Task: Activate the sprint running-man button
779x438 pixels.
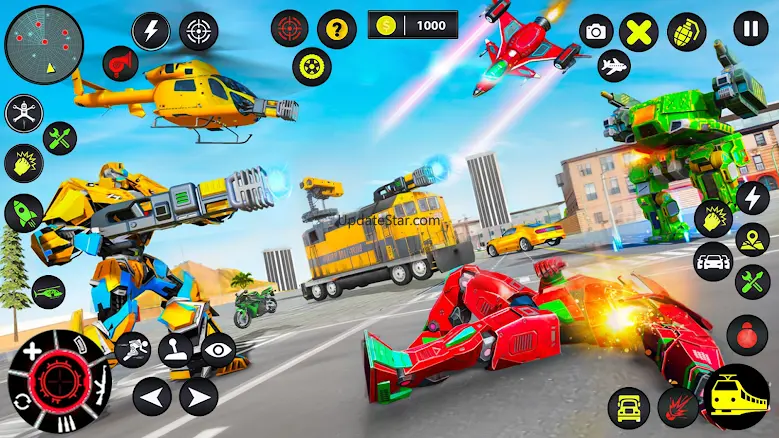Action: [x=133, y=350]
